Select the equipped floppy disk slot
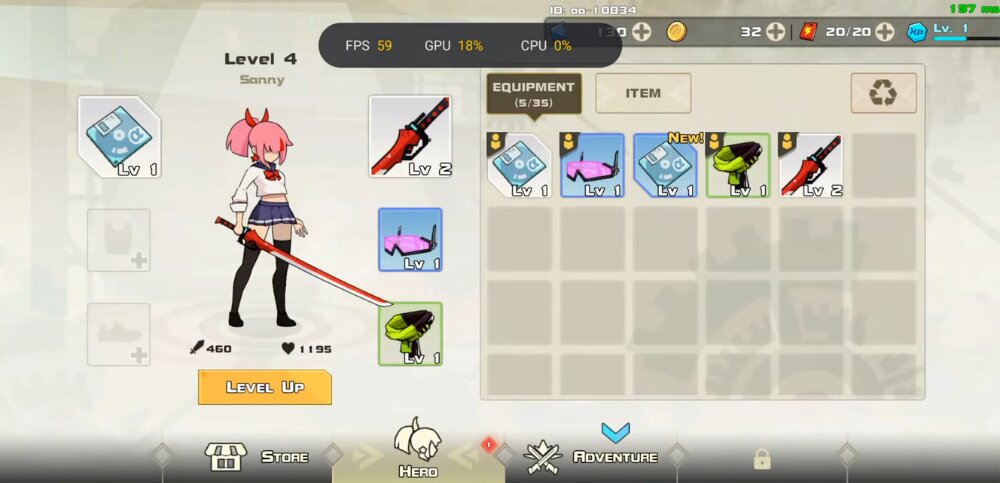The height and width of the screenshot is (483, 1000). (x=120, y=137)
